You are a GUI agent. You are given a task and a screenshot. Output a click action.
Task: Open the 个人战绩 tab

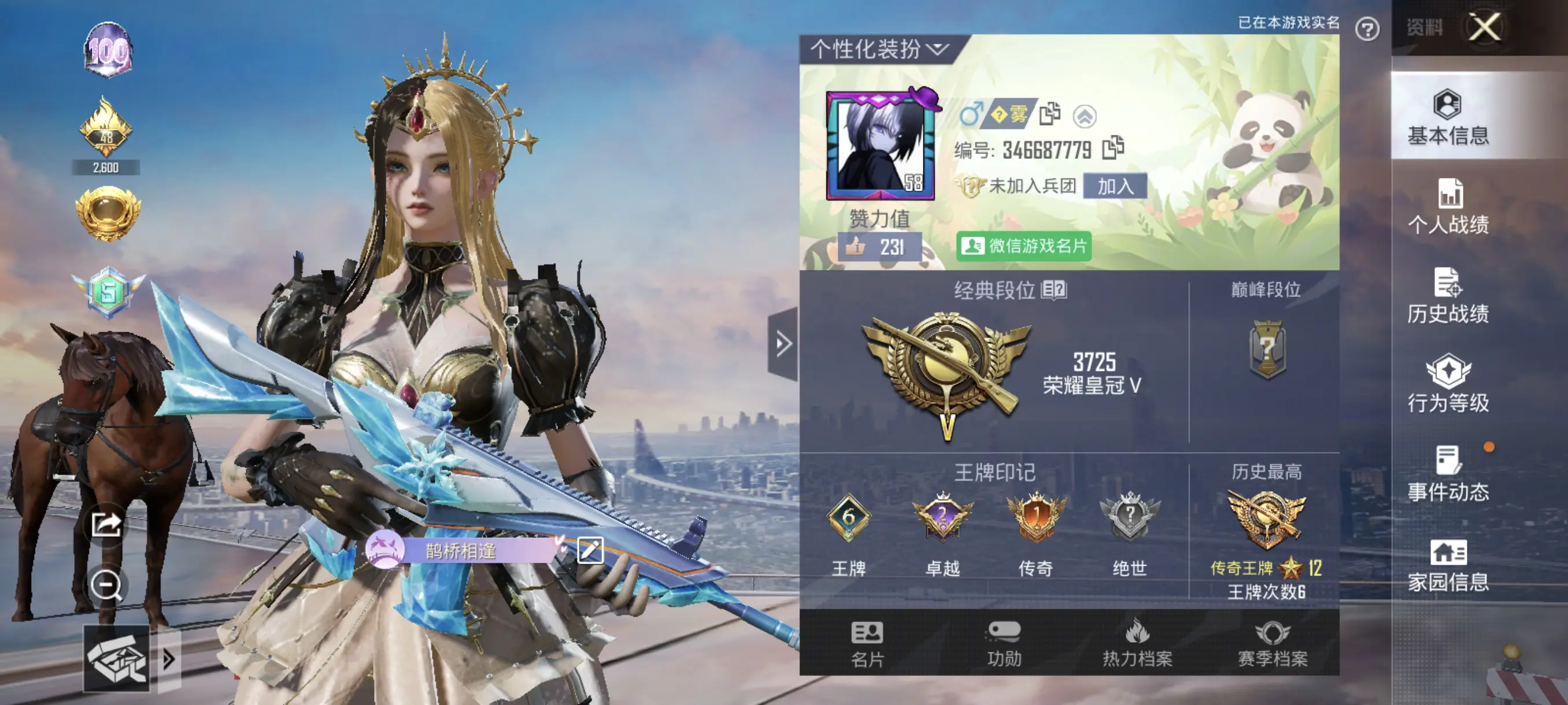[1448, 207]
